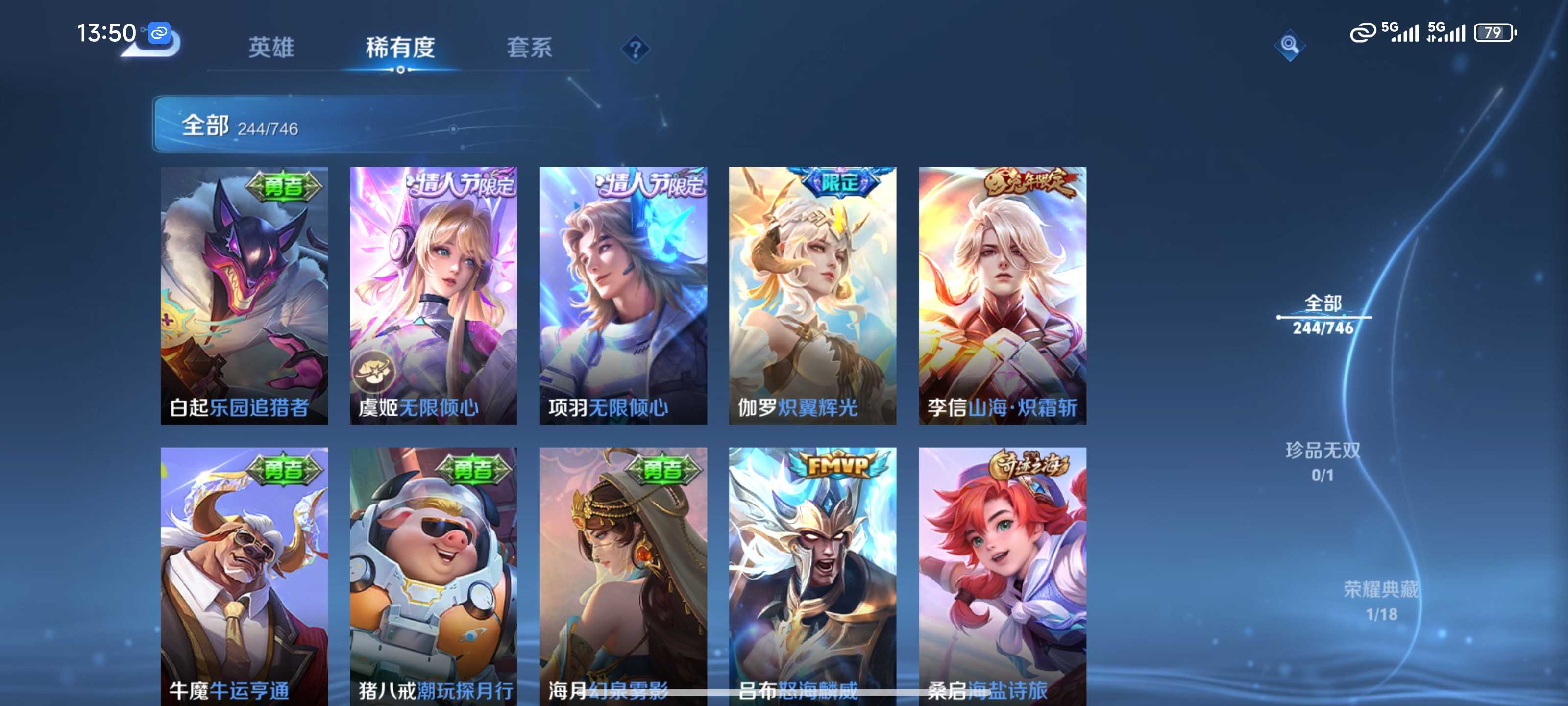Filter by 全部 244/746 on the right rail
The image size is (1568, 706).
(x=1323, y=315)
